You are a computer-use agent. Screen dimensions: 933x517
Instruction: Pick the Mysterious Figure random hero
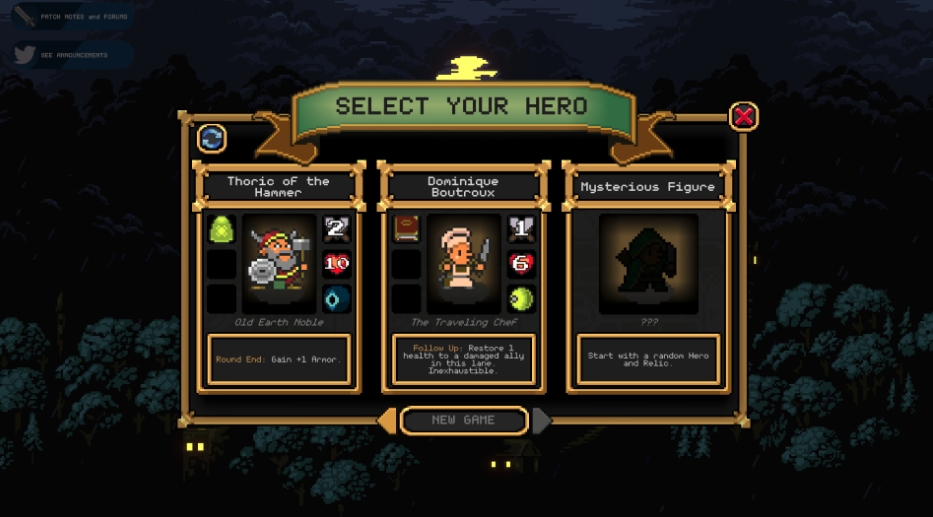[x=648, y=263]
